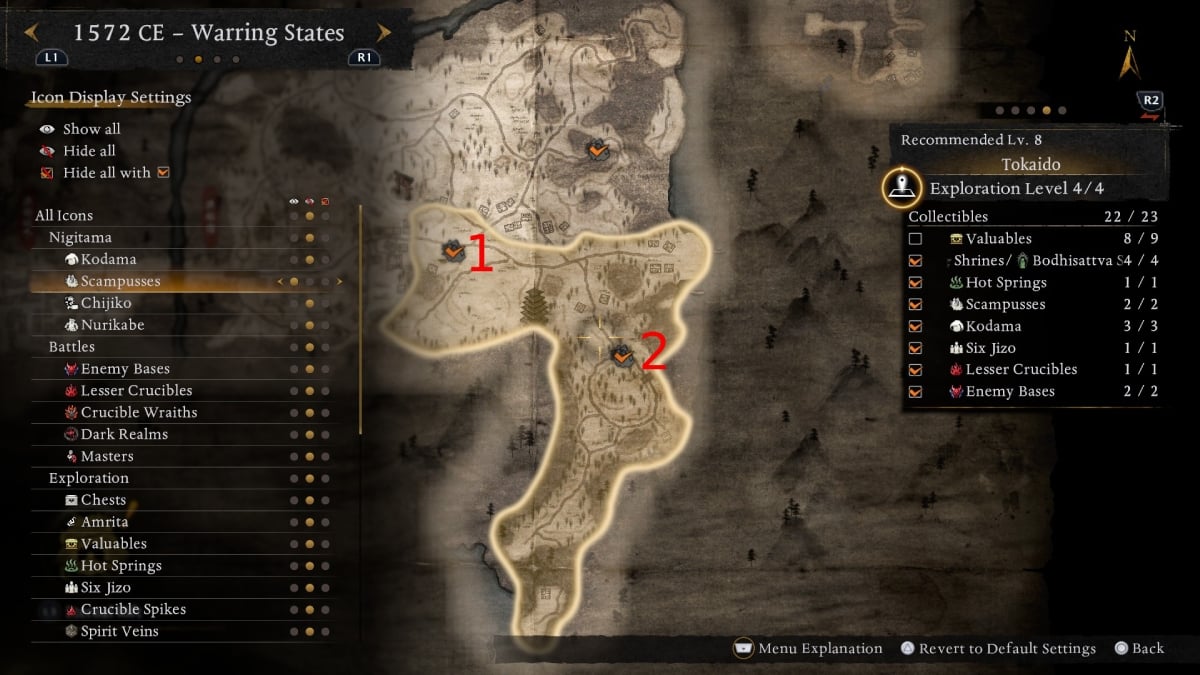Advance to the next era with right arrow
The width and height of the screenshot is (1200, 675).
point(384,33)
